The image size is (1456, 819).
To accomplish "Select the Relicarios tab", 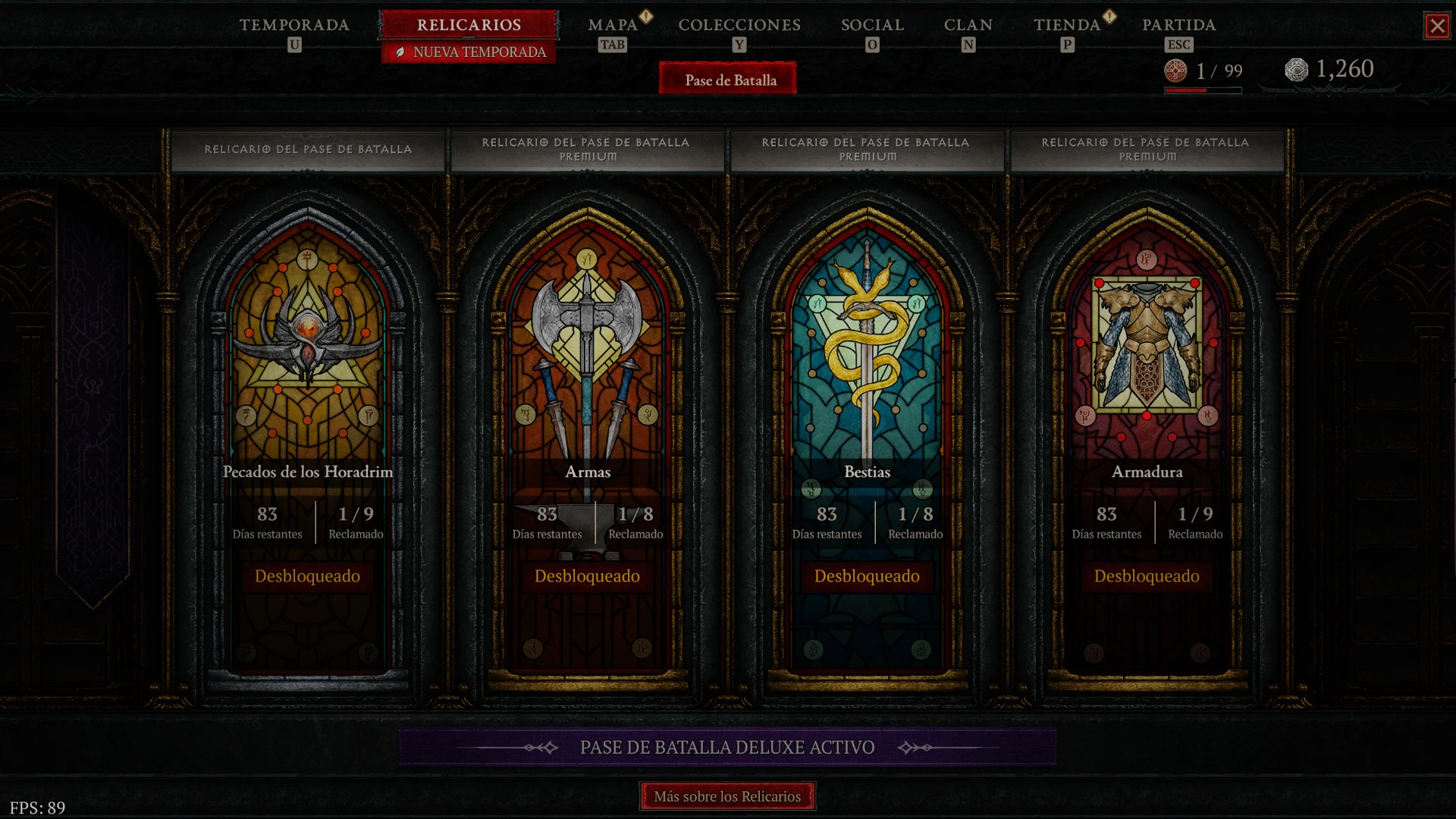I will [469, 25].
